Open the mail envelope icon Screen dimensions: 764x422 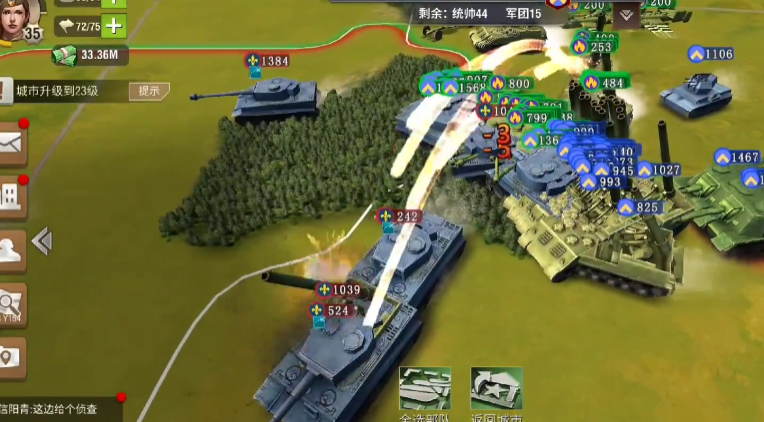11,145
